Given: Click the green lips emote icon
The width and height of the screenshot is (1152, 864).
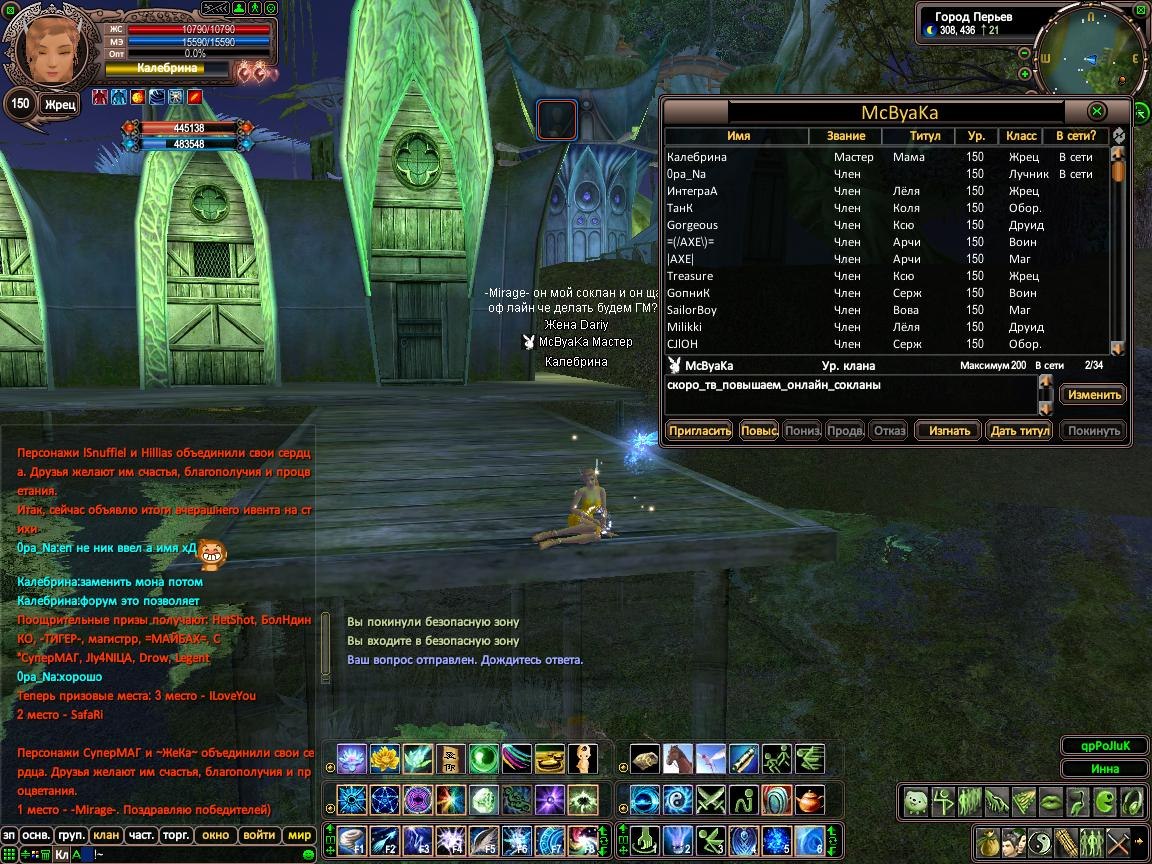Looking at the screenshot, I should [x=1050, y=801].
